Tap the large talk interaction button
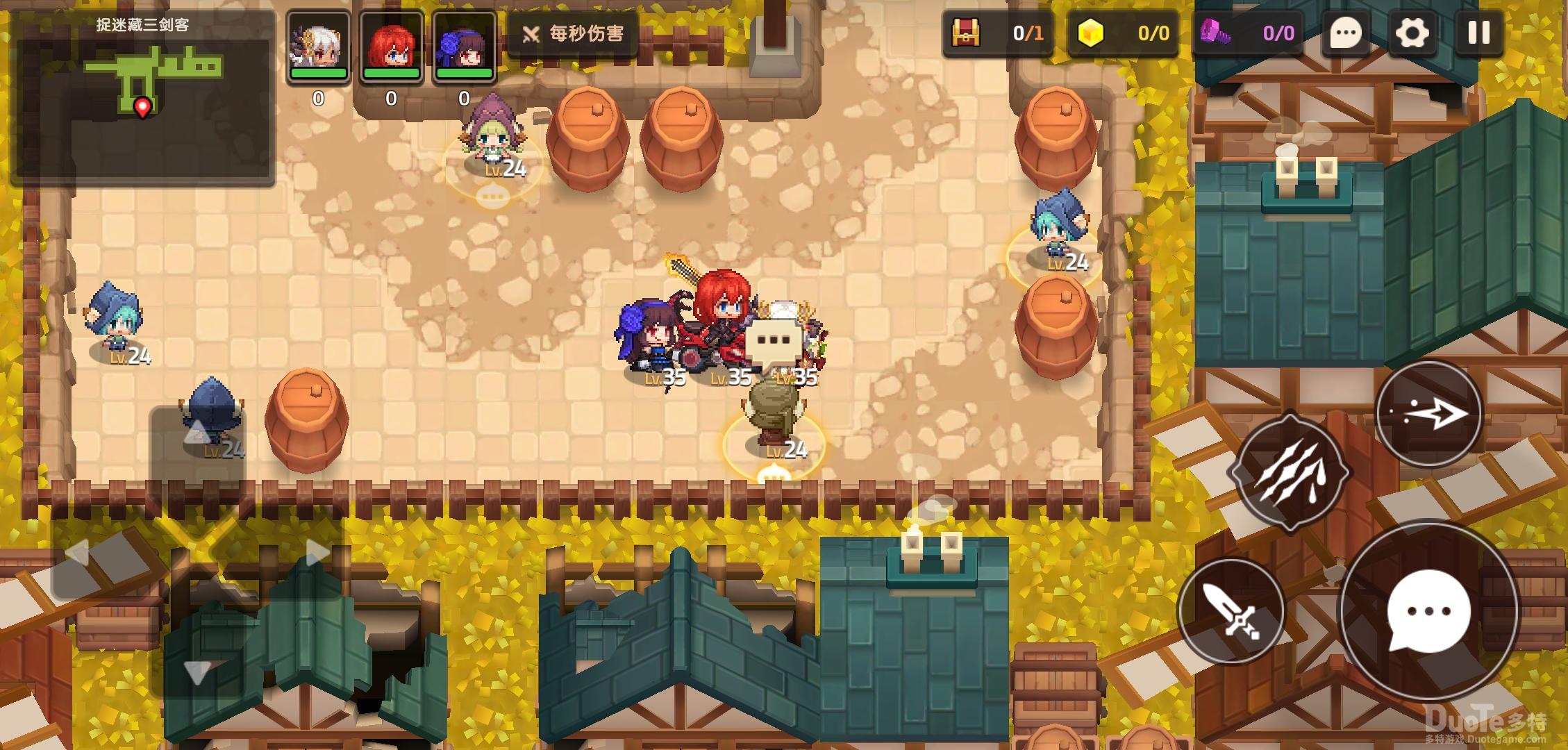Viewport: 1568px width, 750px height. pos(1428,612)
